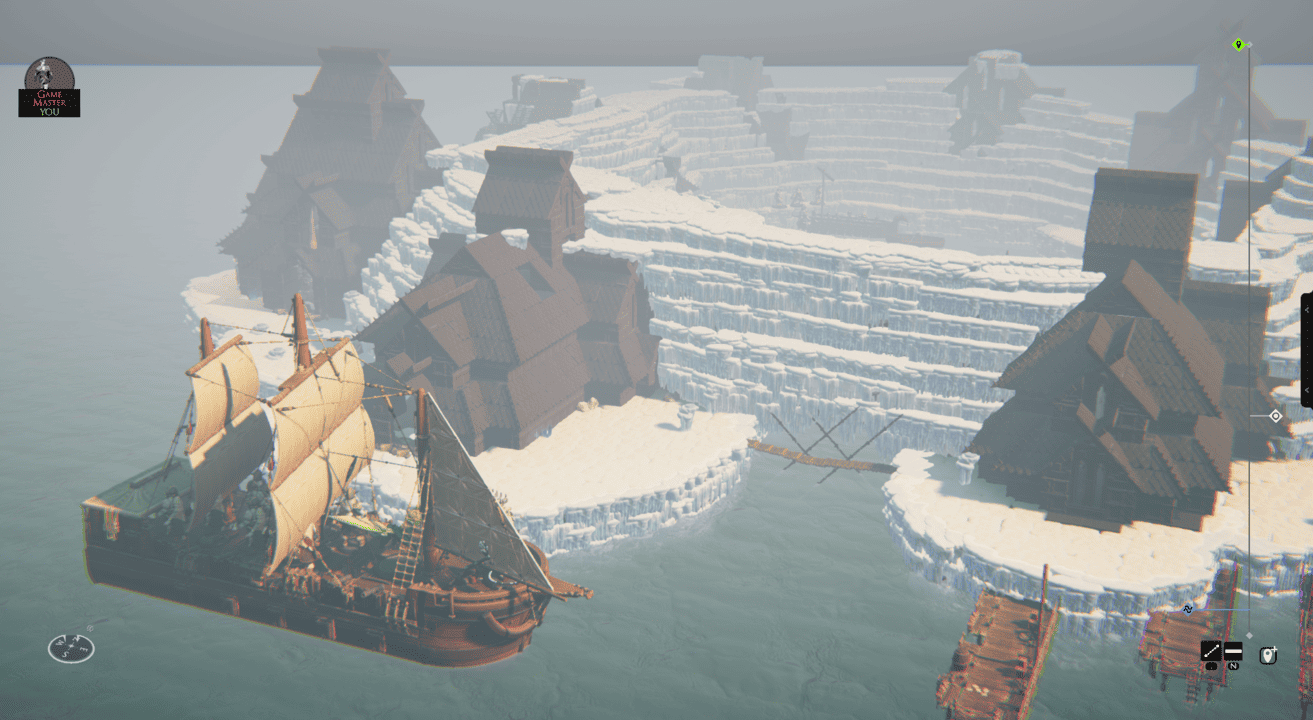Toggle the horizontal bar tool button
The image size is (1313, 720).
point(1233,651)
